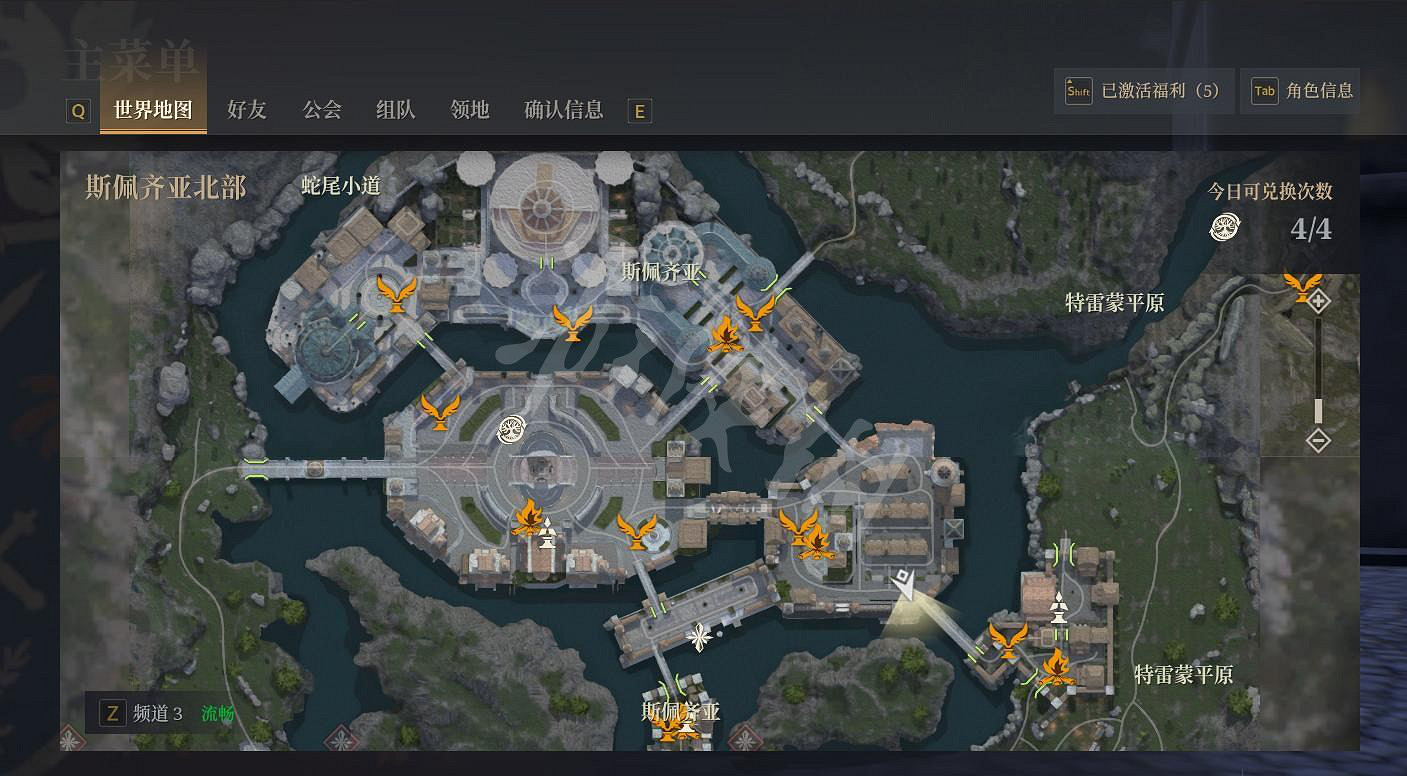Switch to the 世界地图 tab
This screenshot has width=1407, height=776.
[152, 110]
